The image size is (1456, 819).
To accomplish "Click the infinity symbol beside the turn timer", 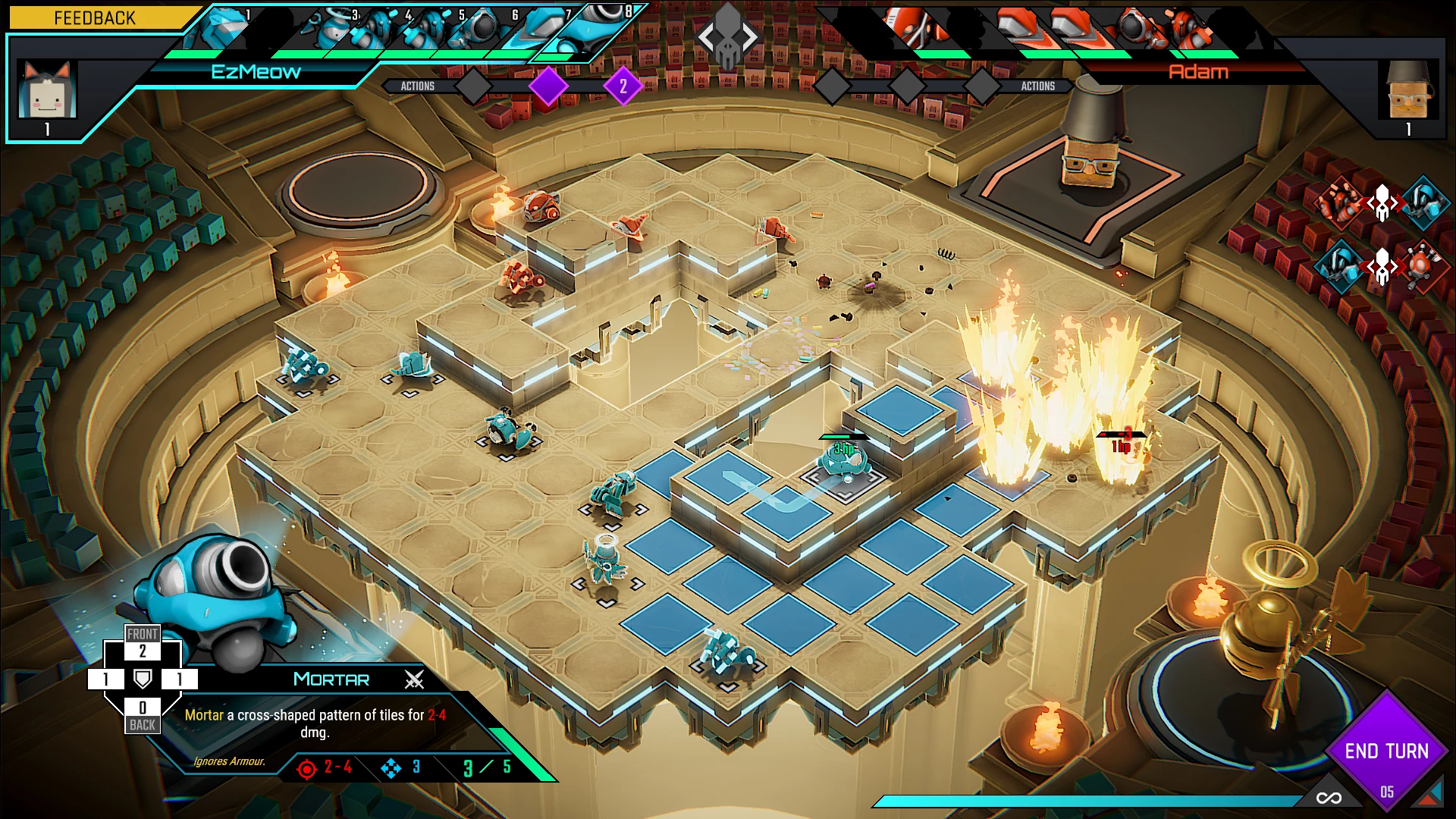I will pos(1329,797).
